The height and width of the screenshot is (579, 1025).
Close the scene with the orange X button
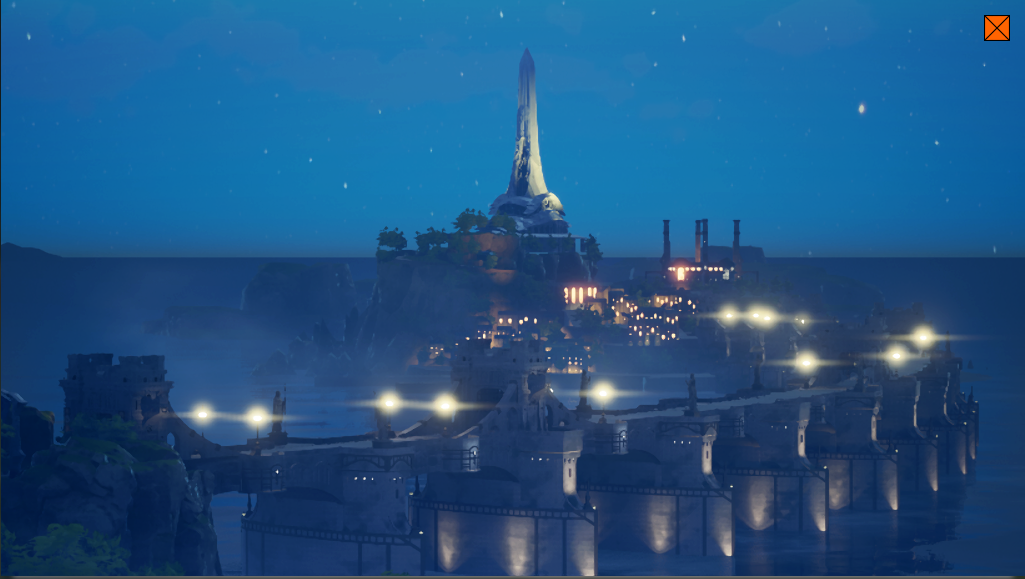996,28
